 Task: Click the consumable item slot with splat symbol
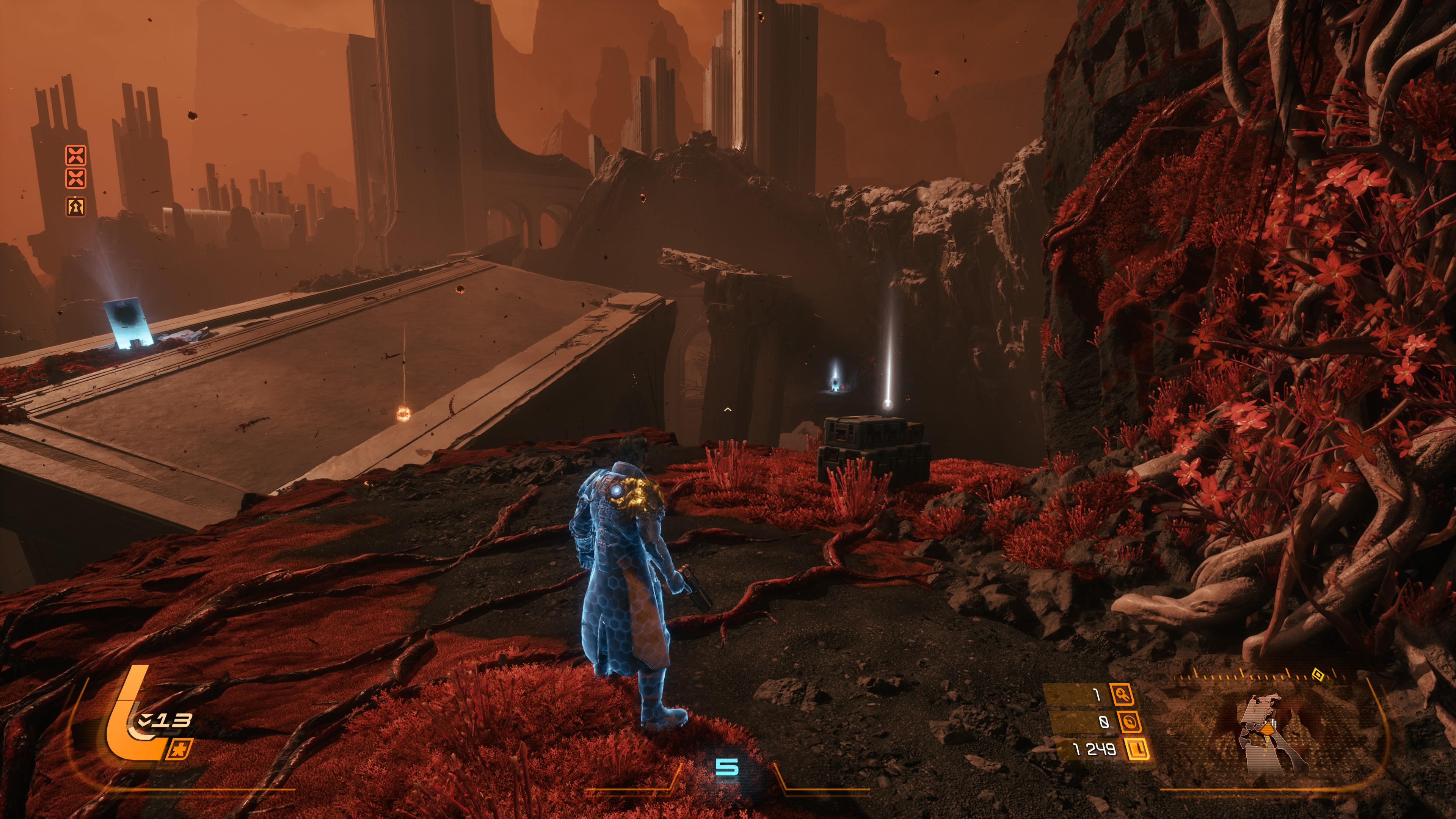(x=180, y=750)
